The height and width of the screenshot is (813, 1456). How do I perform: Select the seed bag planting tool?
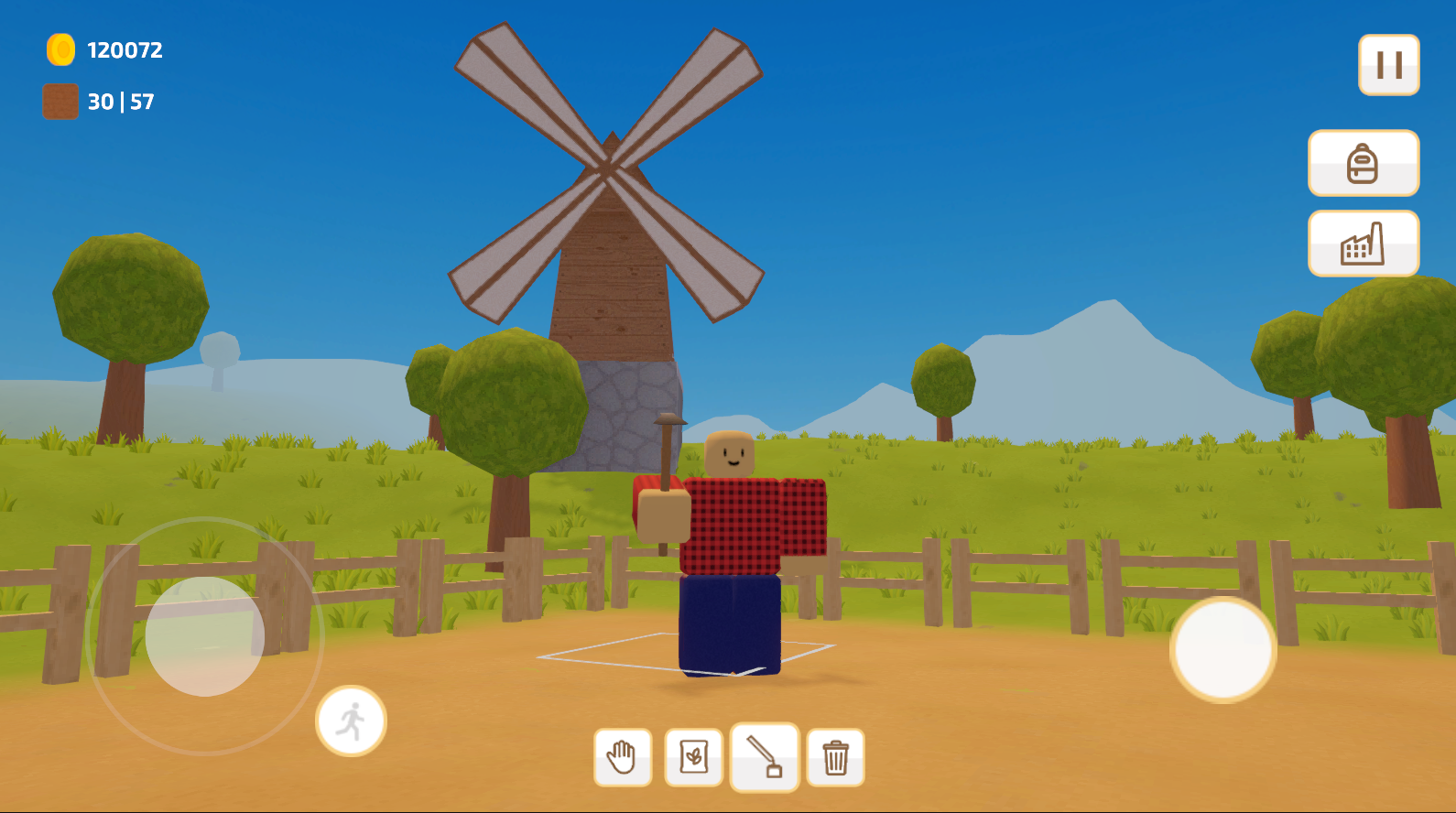[694, 756]
